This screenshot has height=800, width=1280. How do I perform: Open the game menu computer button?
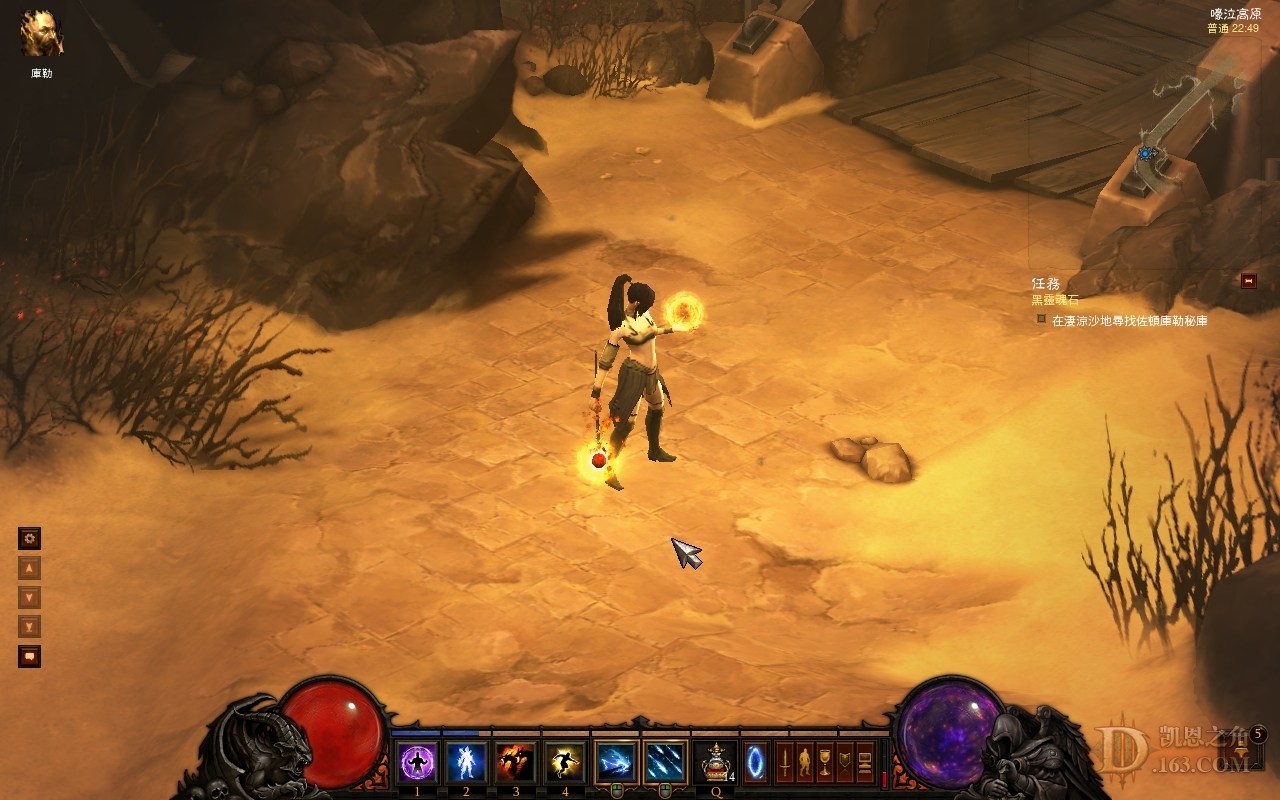click(x=865, y=762)
